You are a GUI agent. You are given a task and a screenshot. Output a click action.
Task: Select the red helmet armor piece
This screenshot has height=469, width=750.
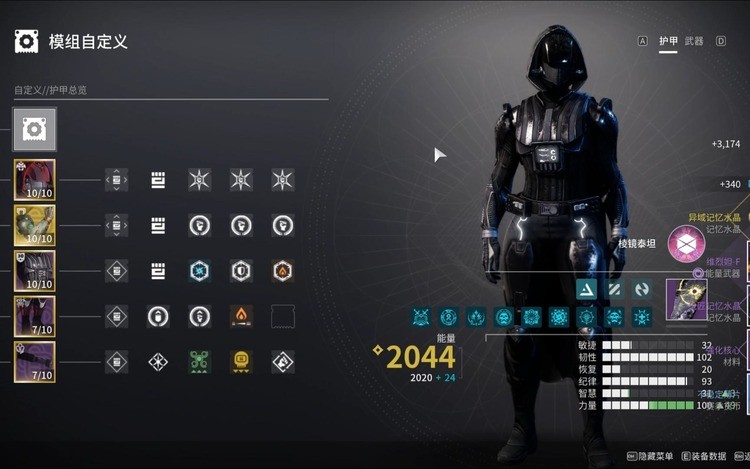[x=34, y=180]
